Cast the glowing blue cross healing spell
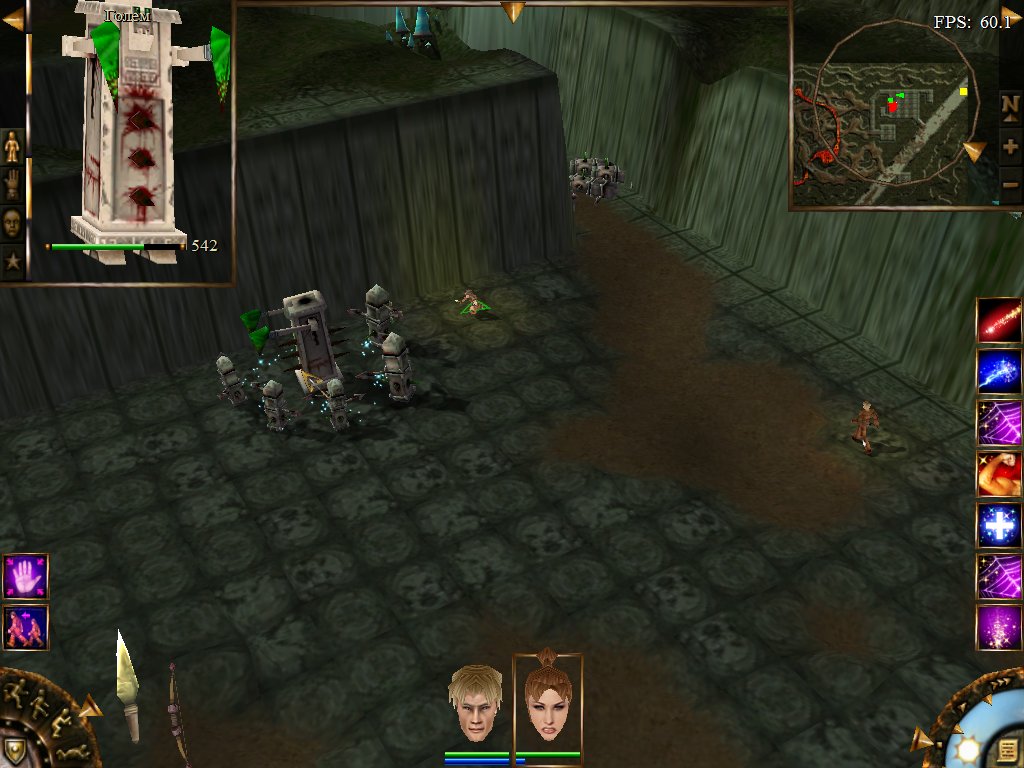Image resolution: width=1024 pixels, height=768 pixels. tap(998, 525)
